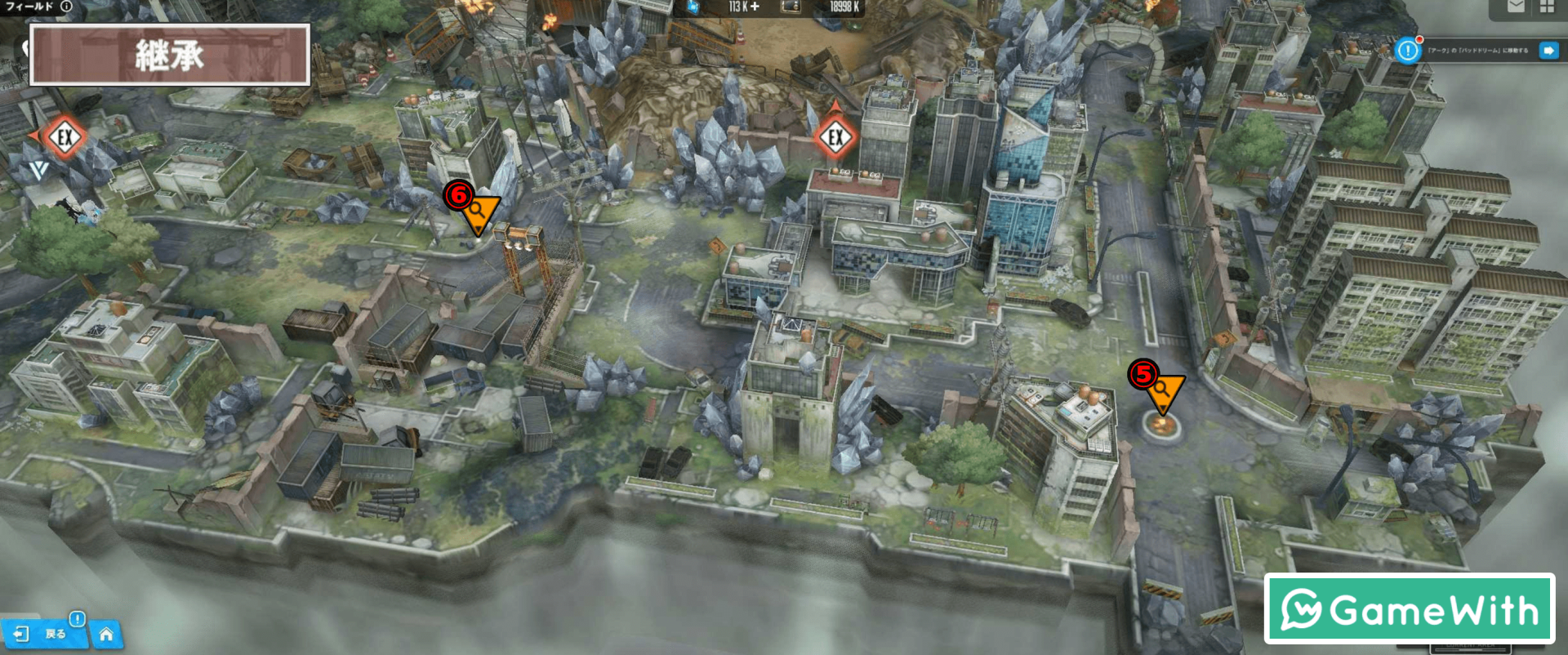Select the EX stage marker beside the skyscrapers
Image resolution: width=1568 pixels, height=655 pixels.
click(835, 136)
